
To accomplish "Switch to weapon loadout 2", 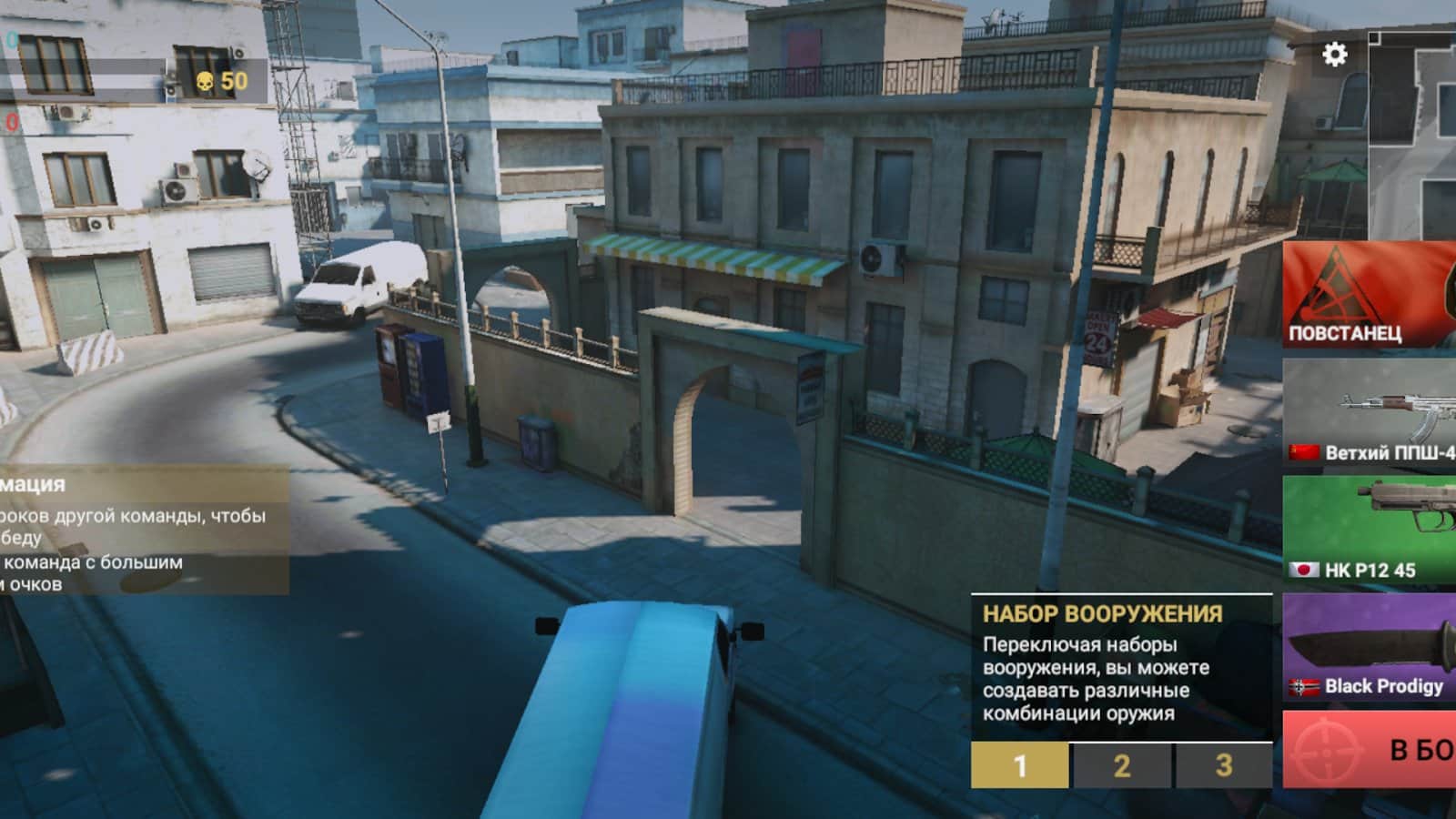I will tap(1122, 765).
